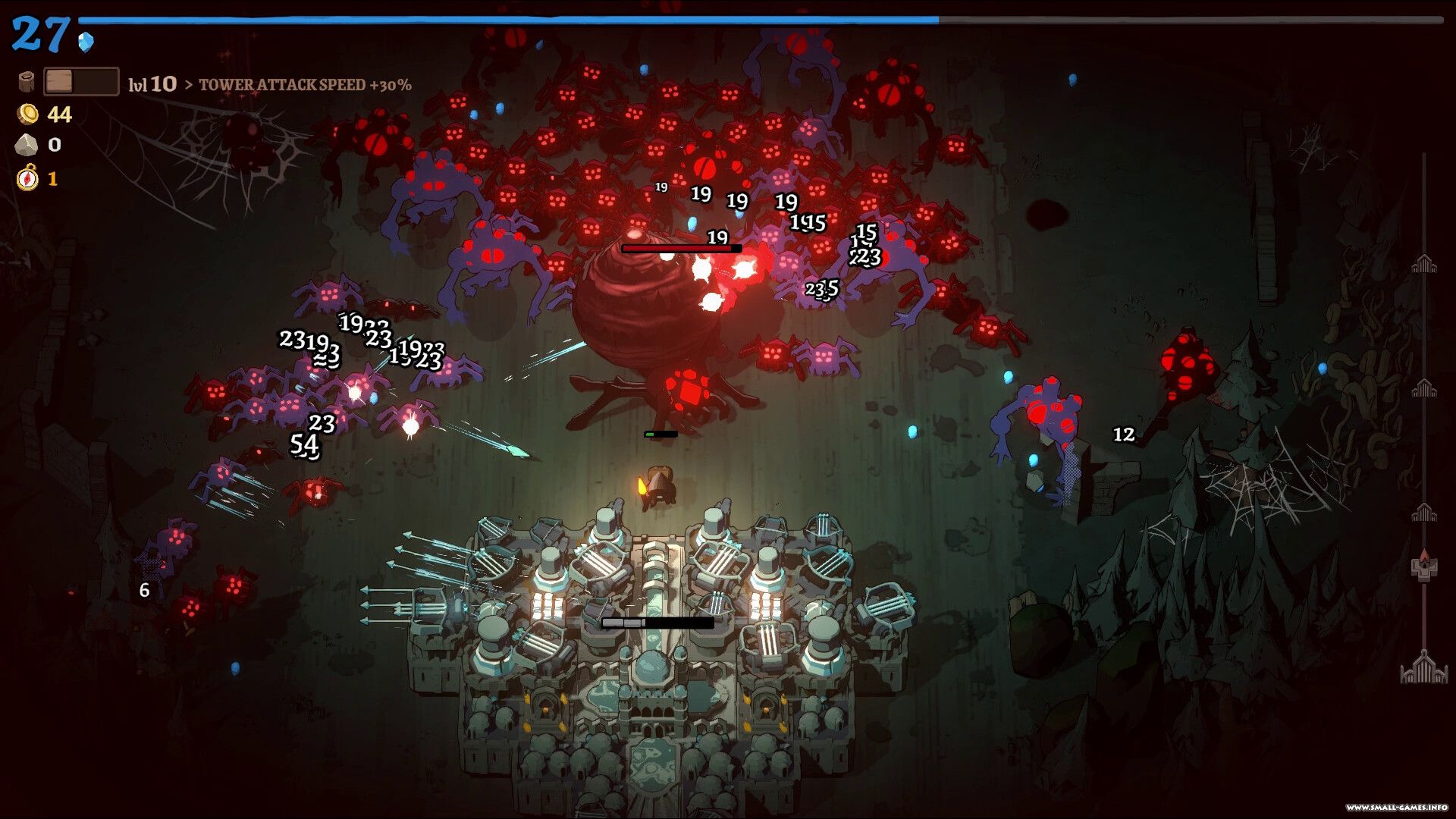Select the Tower Attack Speed +30% upgrade text
Image resolution: width=1456 pixels, height=819 pixels.
305,85
